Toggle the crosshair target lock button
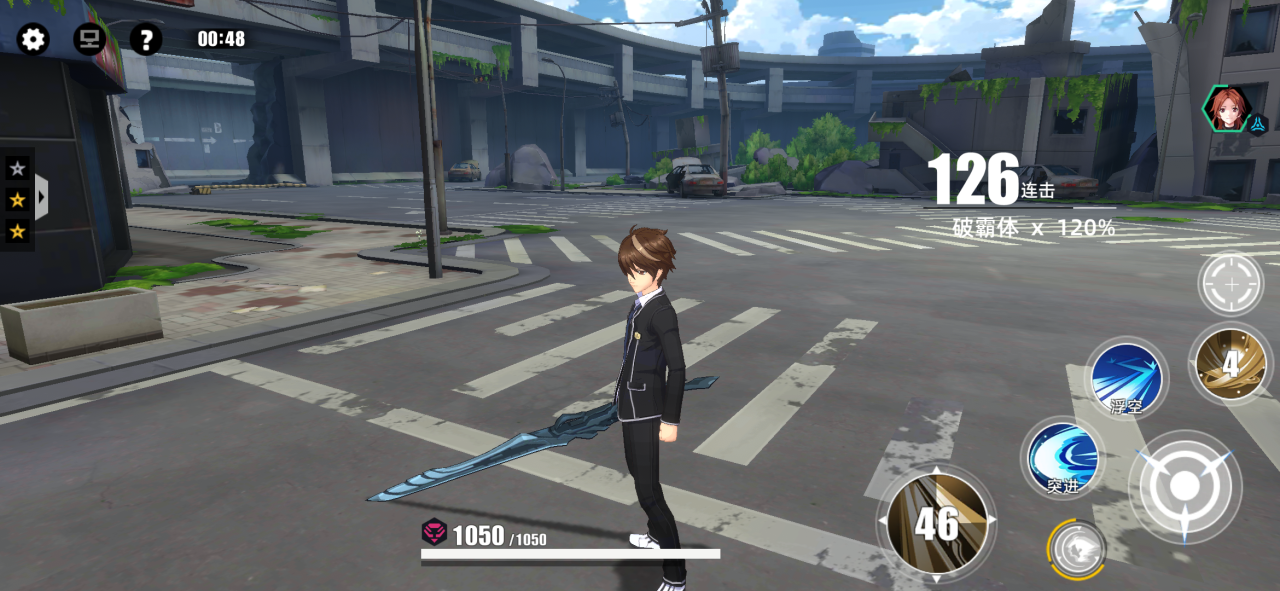 [1231, 285]
